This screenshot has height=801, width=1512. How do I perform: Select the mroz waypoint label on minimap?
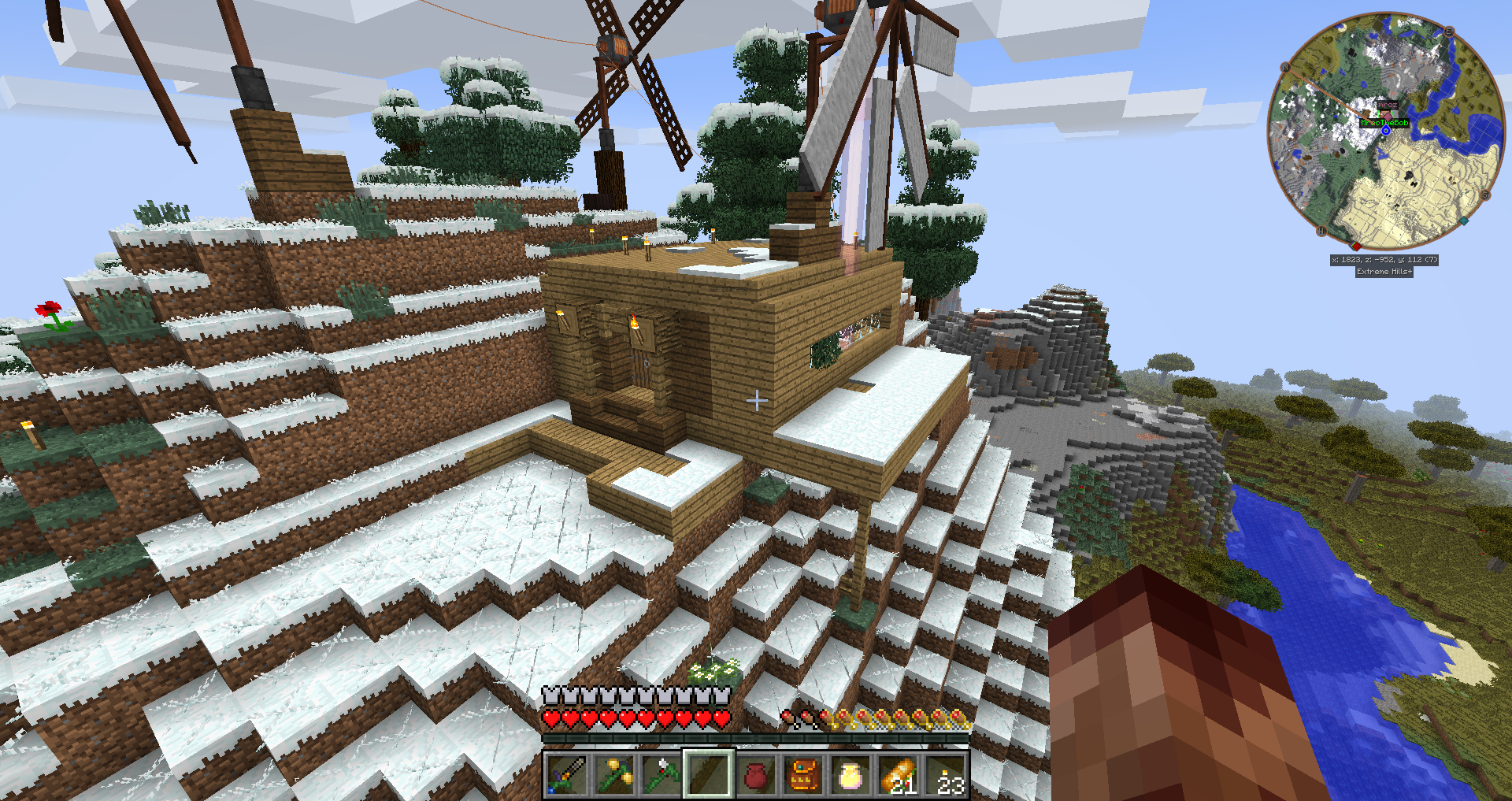point(1387,105)
